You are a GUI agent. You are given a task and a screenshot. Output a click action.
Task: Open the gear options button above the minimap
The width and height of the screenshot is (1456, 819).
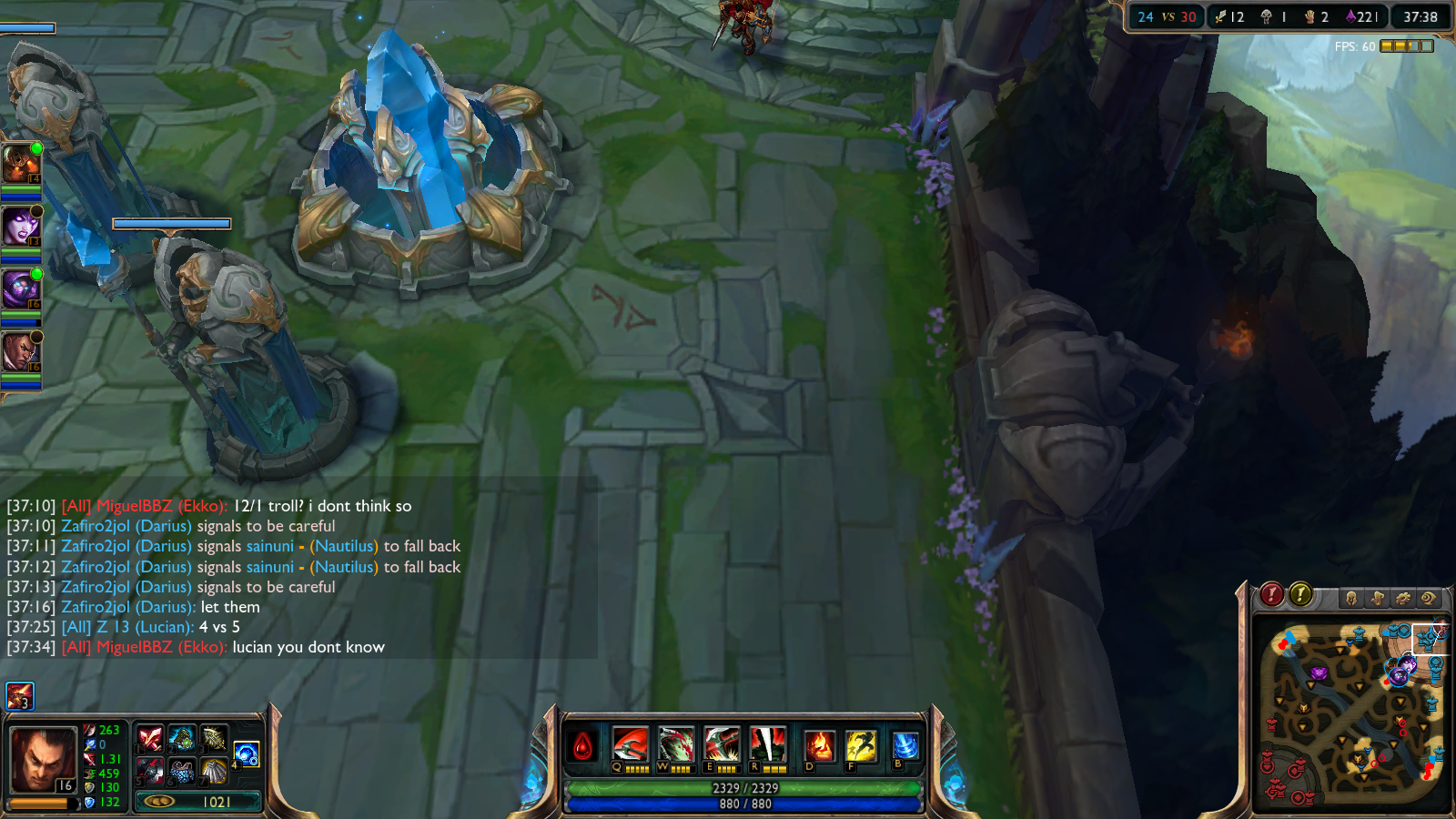(x=1402, y=598)
